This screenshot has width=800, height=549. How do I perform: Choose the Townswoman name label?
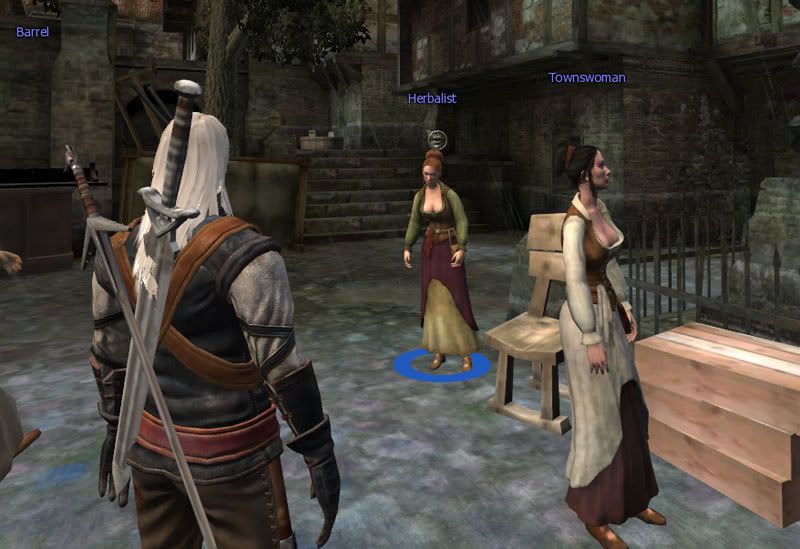(x=586, y=77)
